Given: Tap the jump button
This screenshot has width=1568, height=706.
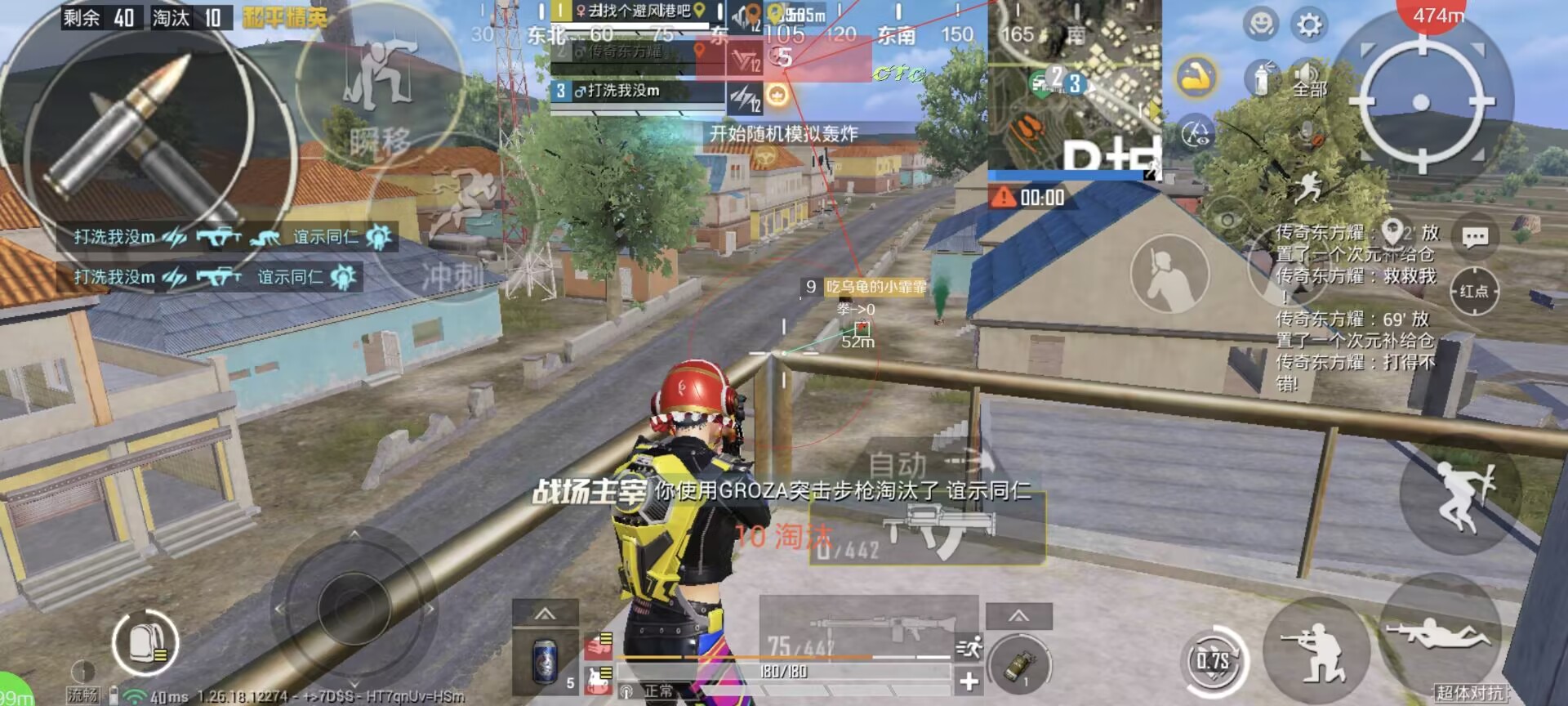Looking at the screenshot, I should [x=1461, y=495].
